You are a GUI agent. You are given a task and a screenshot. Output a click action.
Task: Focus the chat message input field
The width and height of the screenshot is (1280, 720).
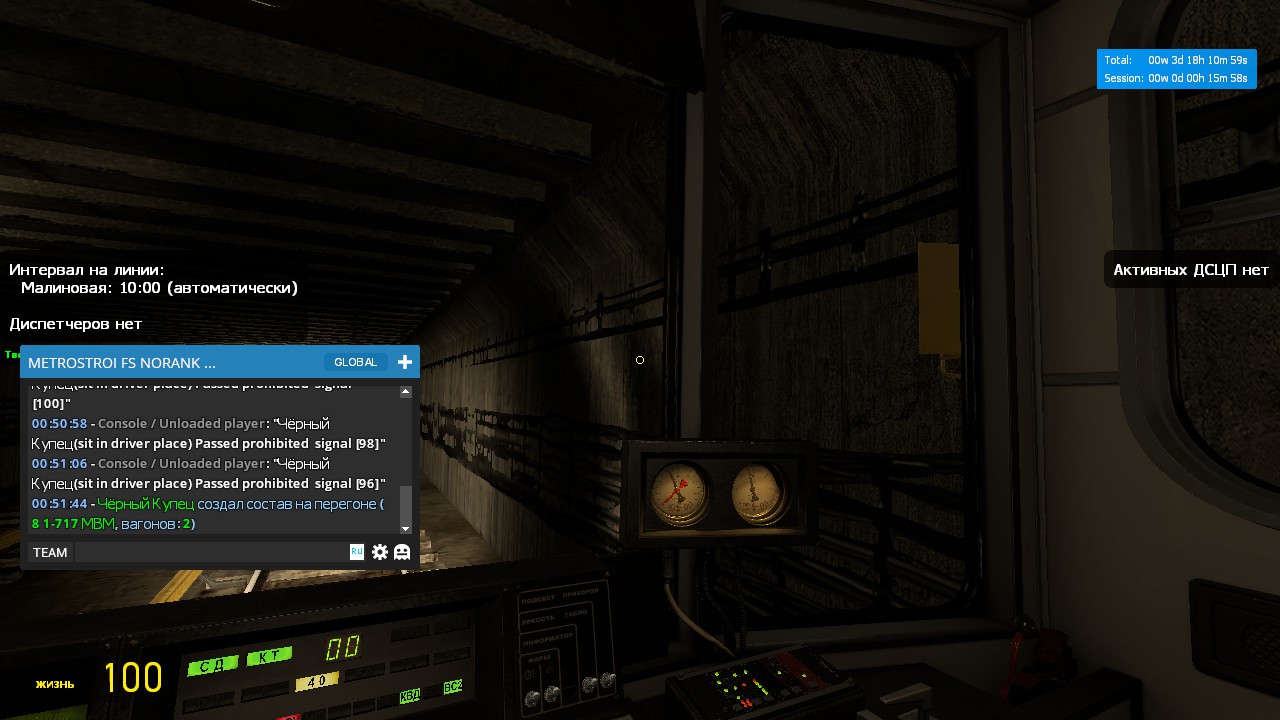tap(210, 552)
